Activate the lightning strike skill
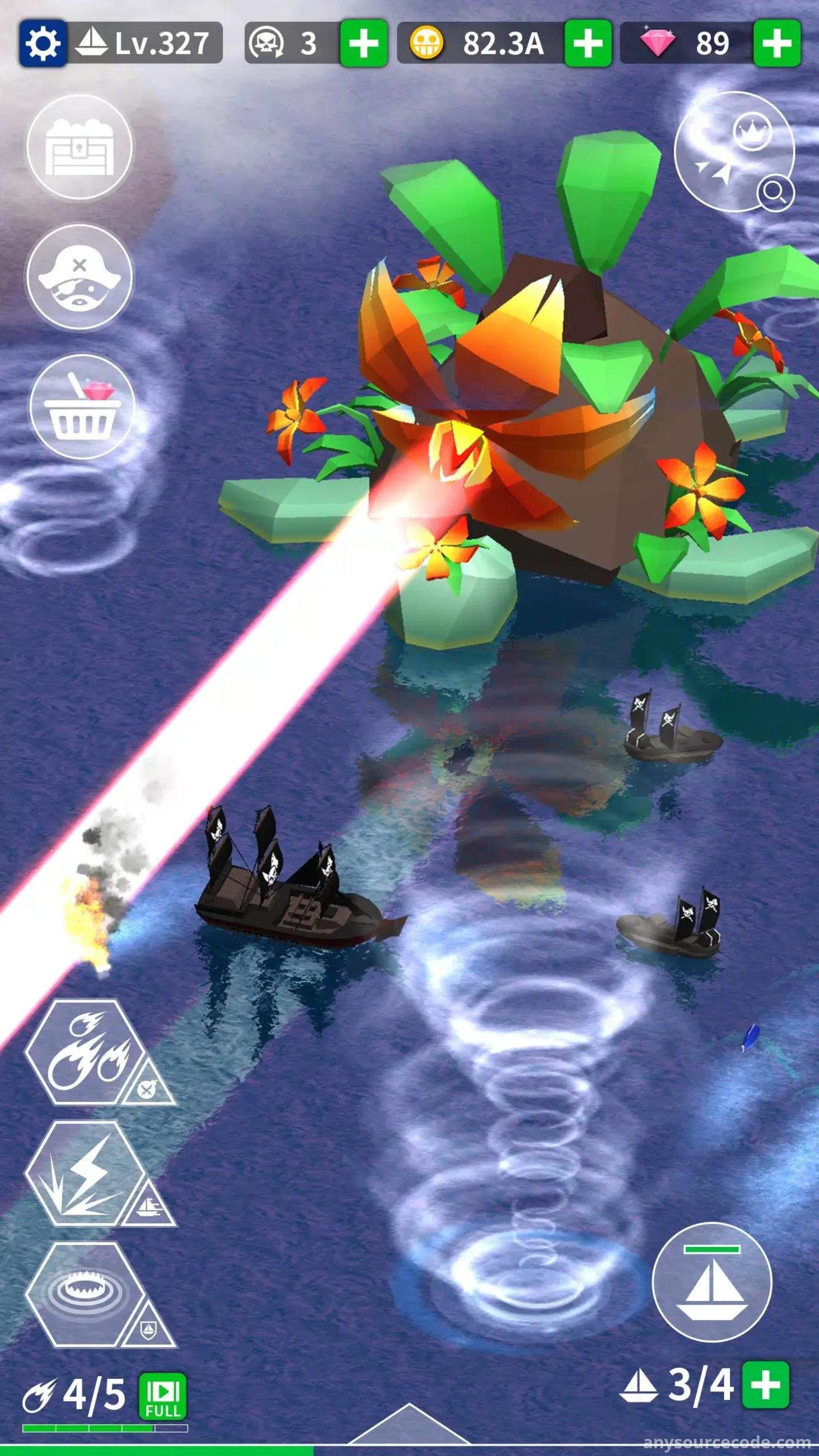 pyautogui.click(x=85, y=1174)
